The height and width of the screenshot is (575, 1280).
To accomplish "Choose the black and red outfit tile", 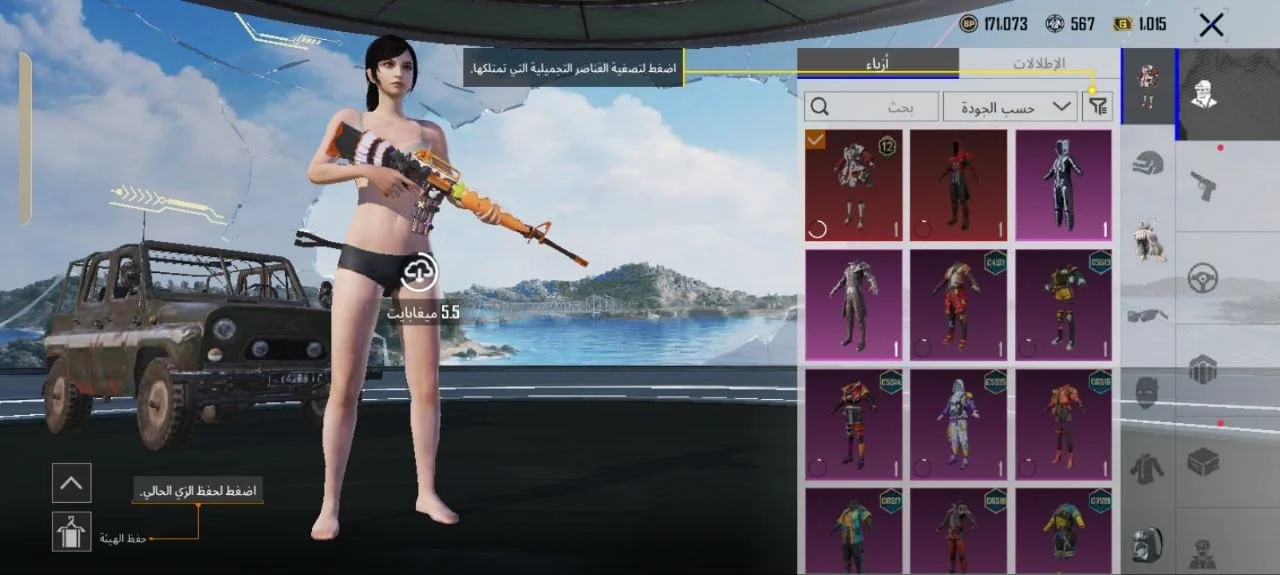I will point(958,185).
